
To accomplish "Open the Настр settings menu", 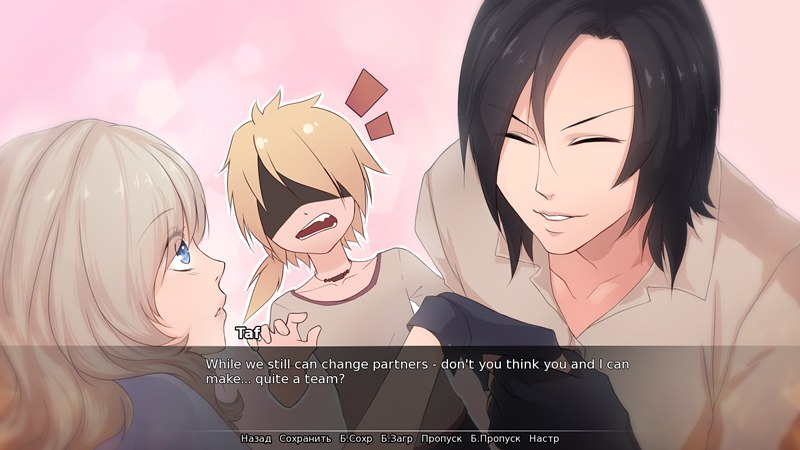I will point(544,439).
